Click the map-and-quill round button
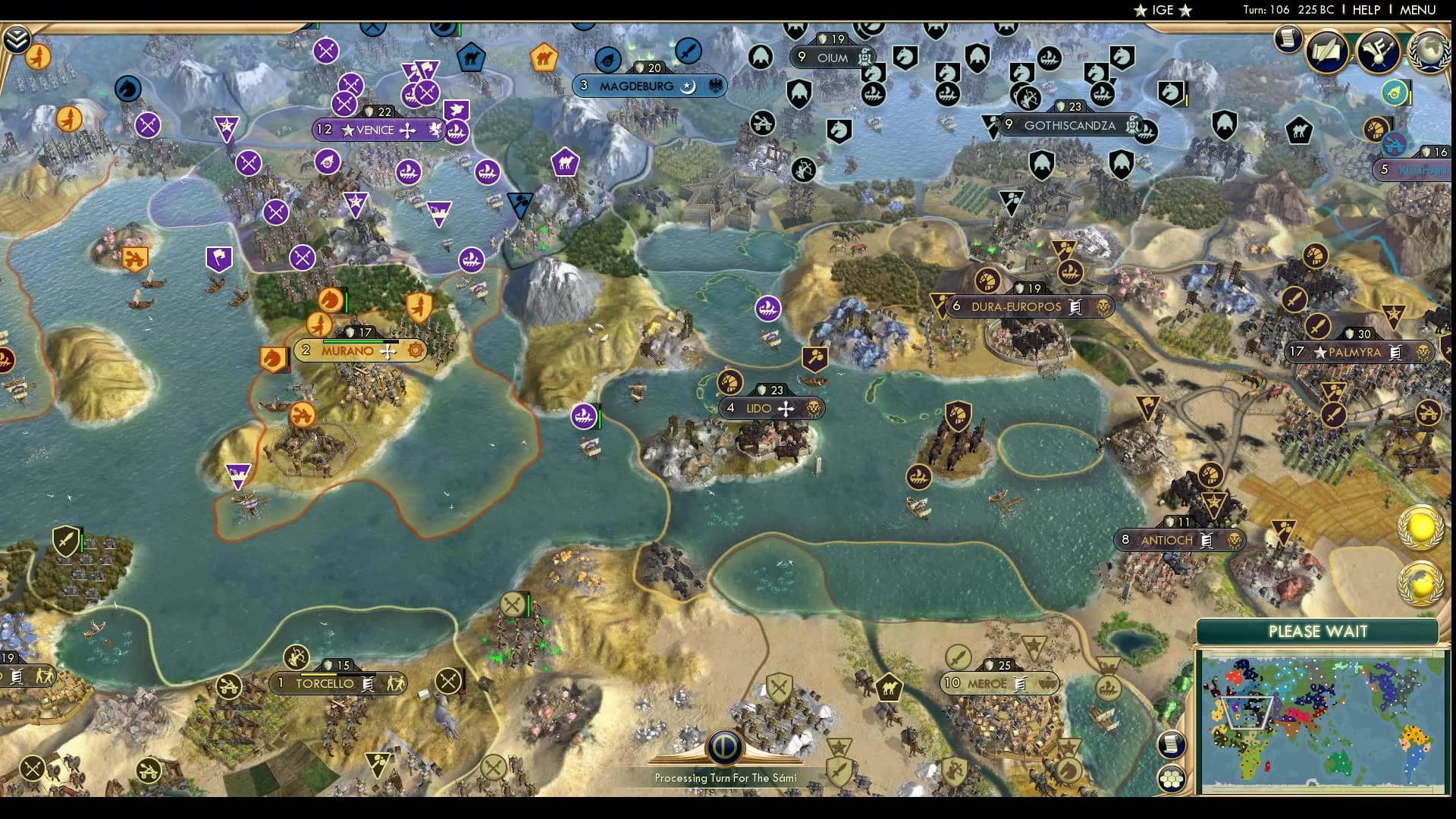Viewport: 1456px width, 819px height. click(x=1327, y=50)
